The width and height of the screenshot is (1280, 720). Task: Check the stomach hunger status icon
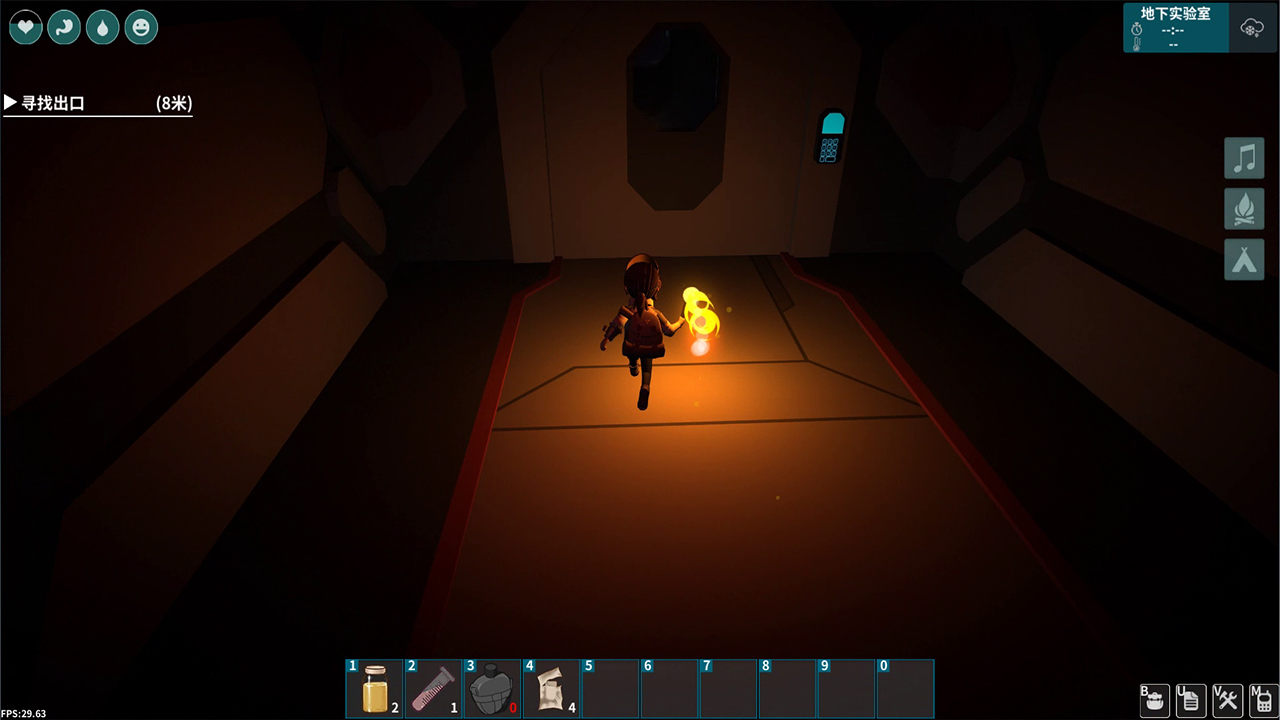point(64,28)
